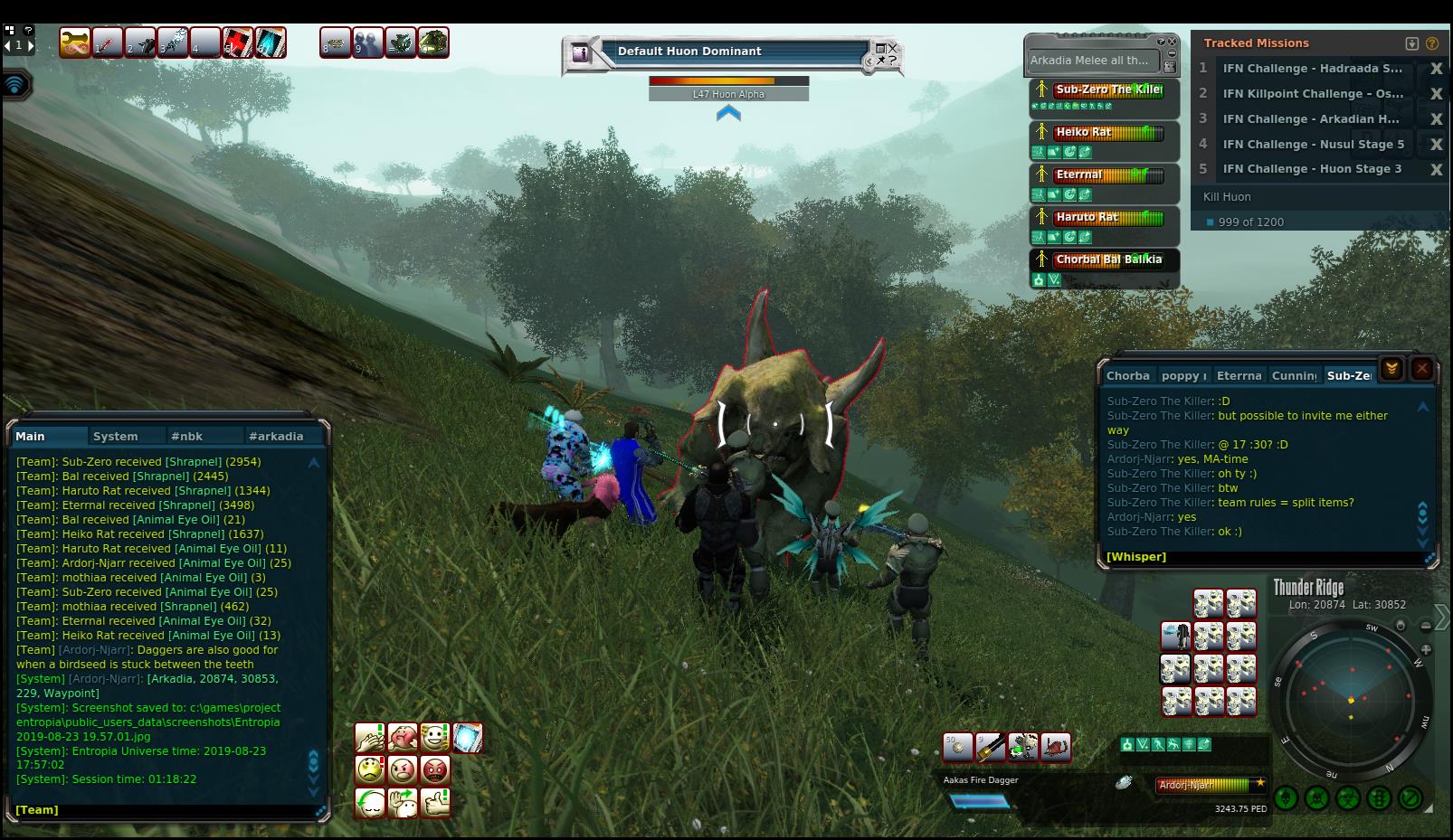Choose team member Chorbal Bal Balkia

[1107, 260]
